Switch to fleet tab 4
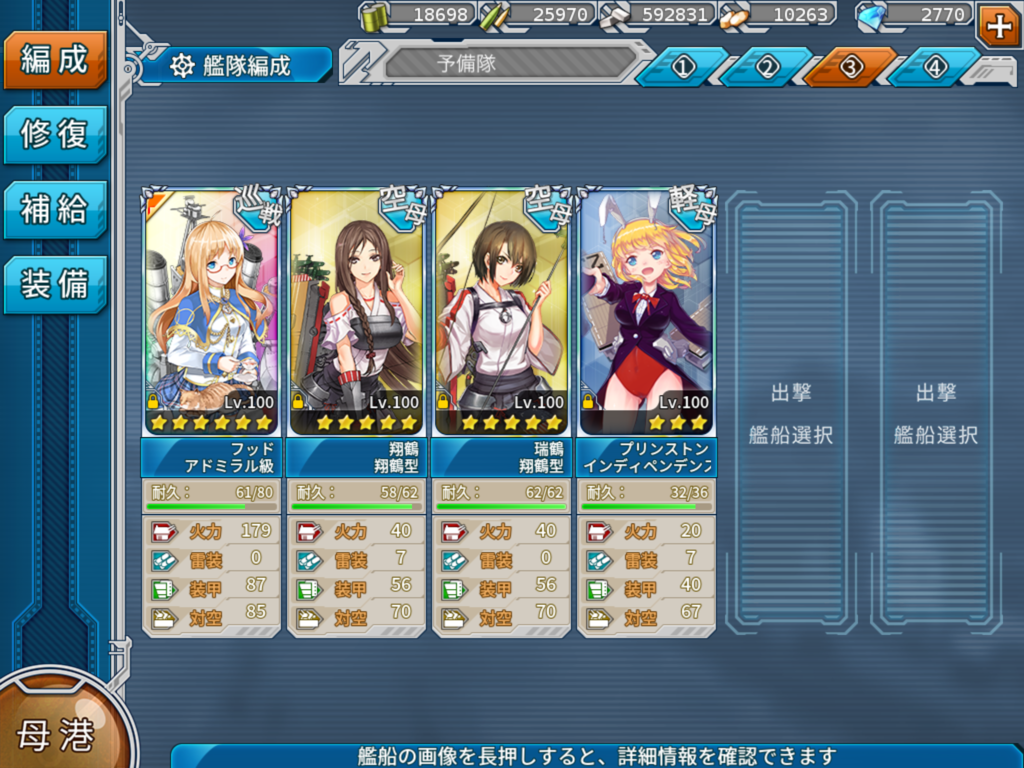Screen dimensions: 1024x768 [934, 67]
